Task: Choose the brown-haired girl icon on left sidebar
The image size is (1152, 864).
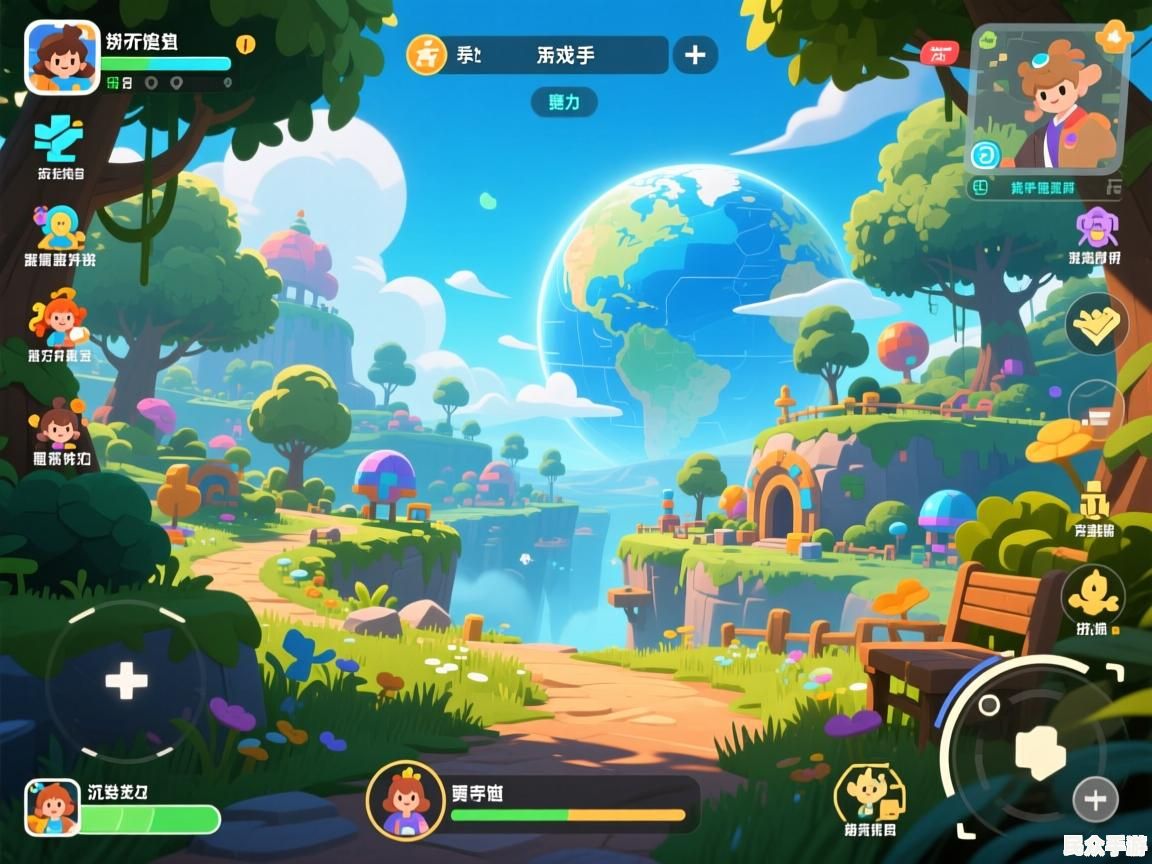Action: point(60,423)
